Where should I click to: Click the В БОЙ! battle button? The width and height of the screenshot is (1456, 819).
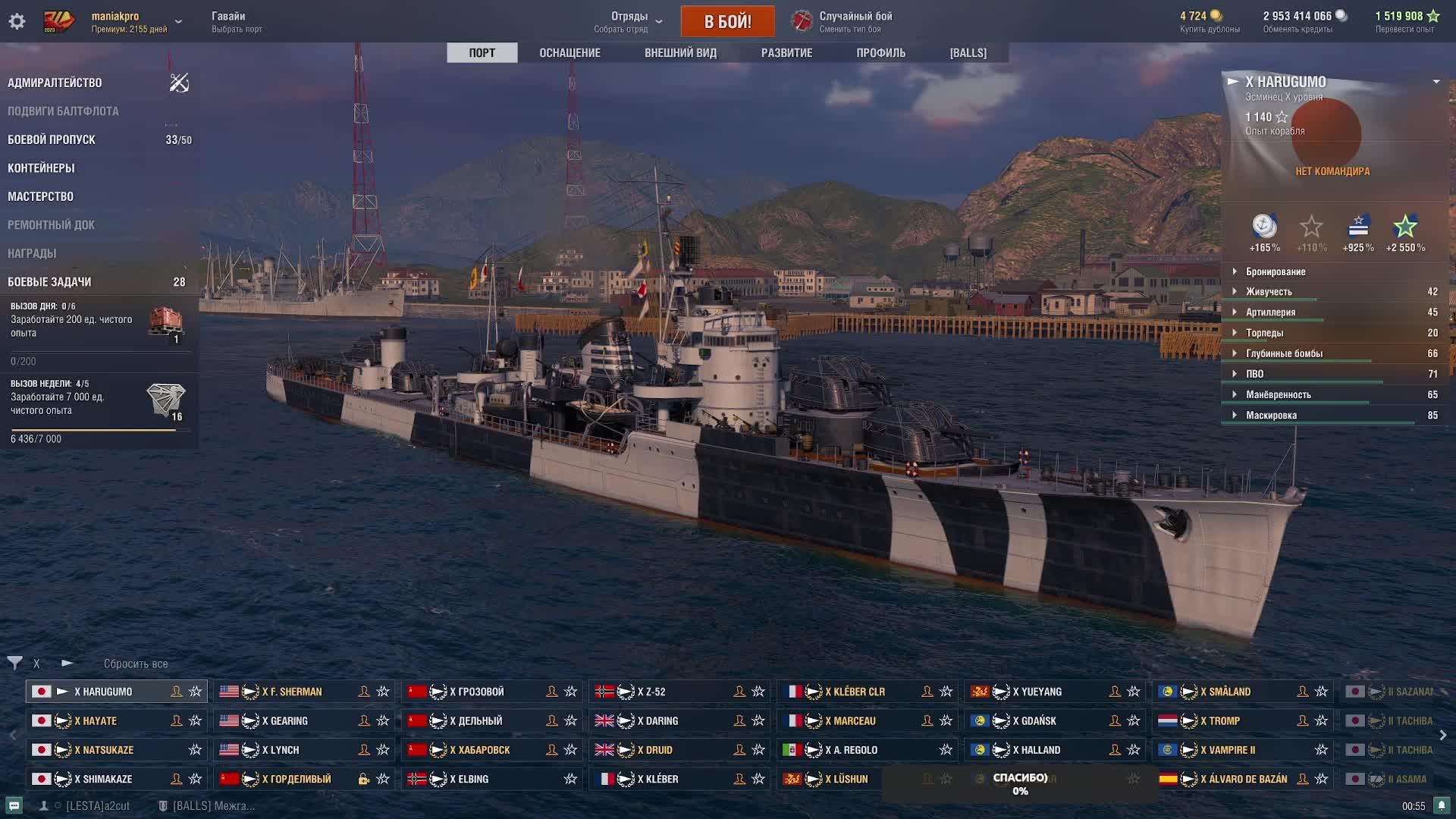(727, 21)
